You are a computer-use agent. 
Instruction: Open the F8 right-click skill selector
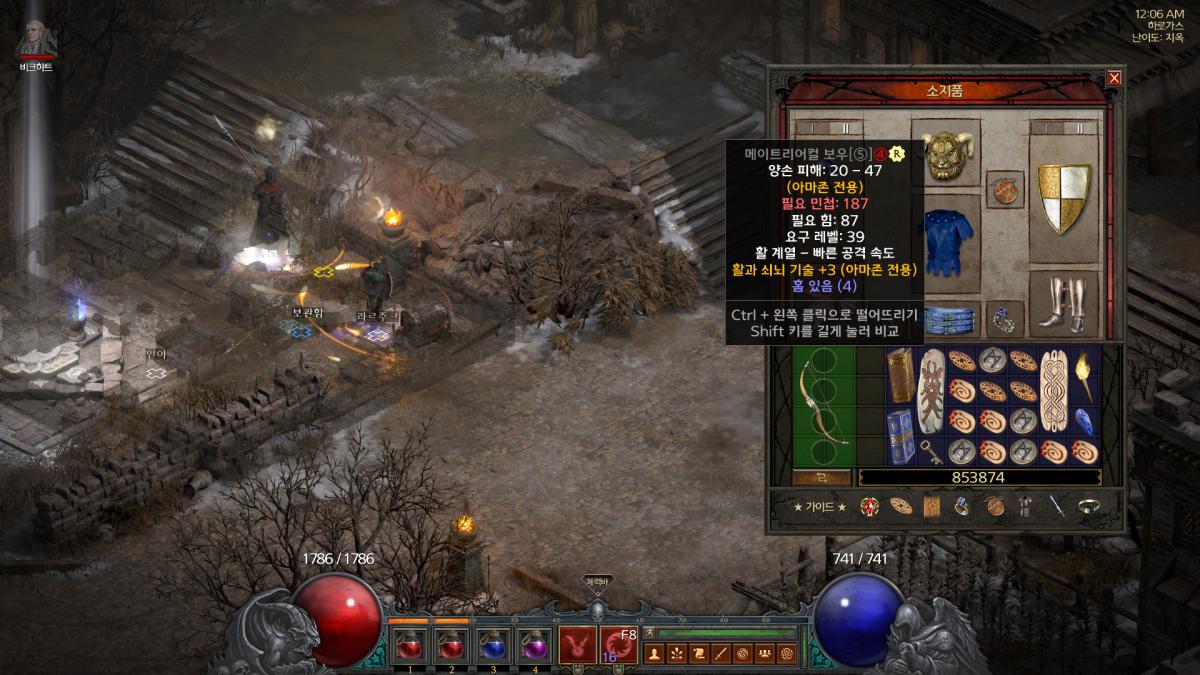click(x=619, y=646)
